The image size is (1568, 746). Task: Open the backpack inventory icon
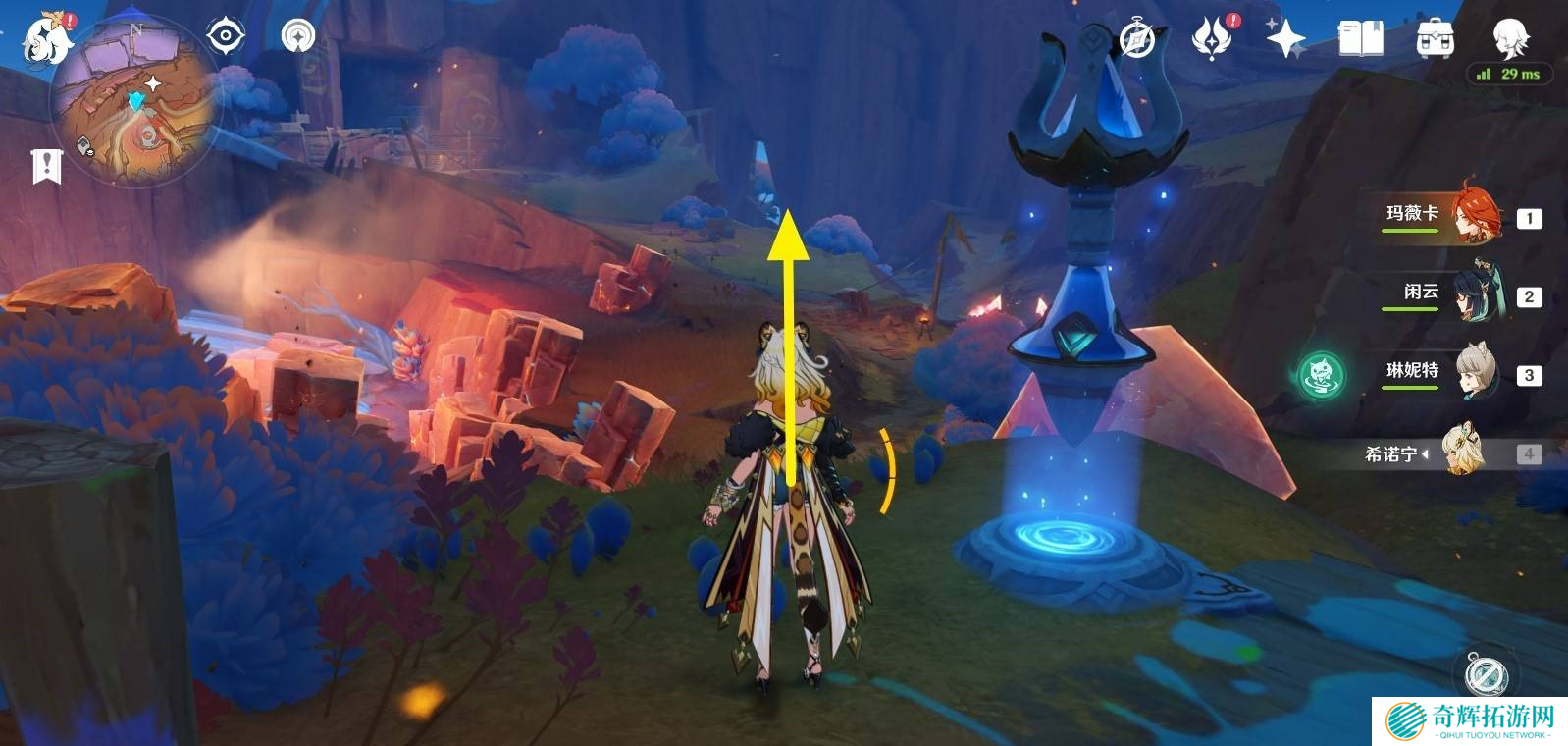point(1435,39)
